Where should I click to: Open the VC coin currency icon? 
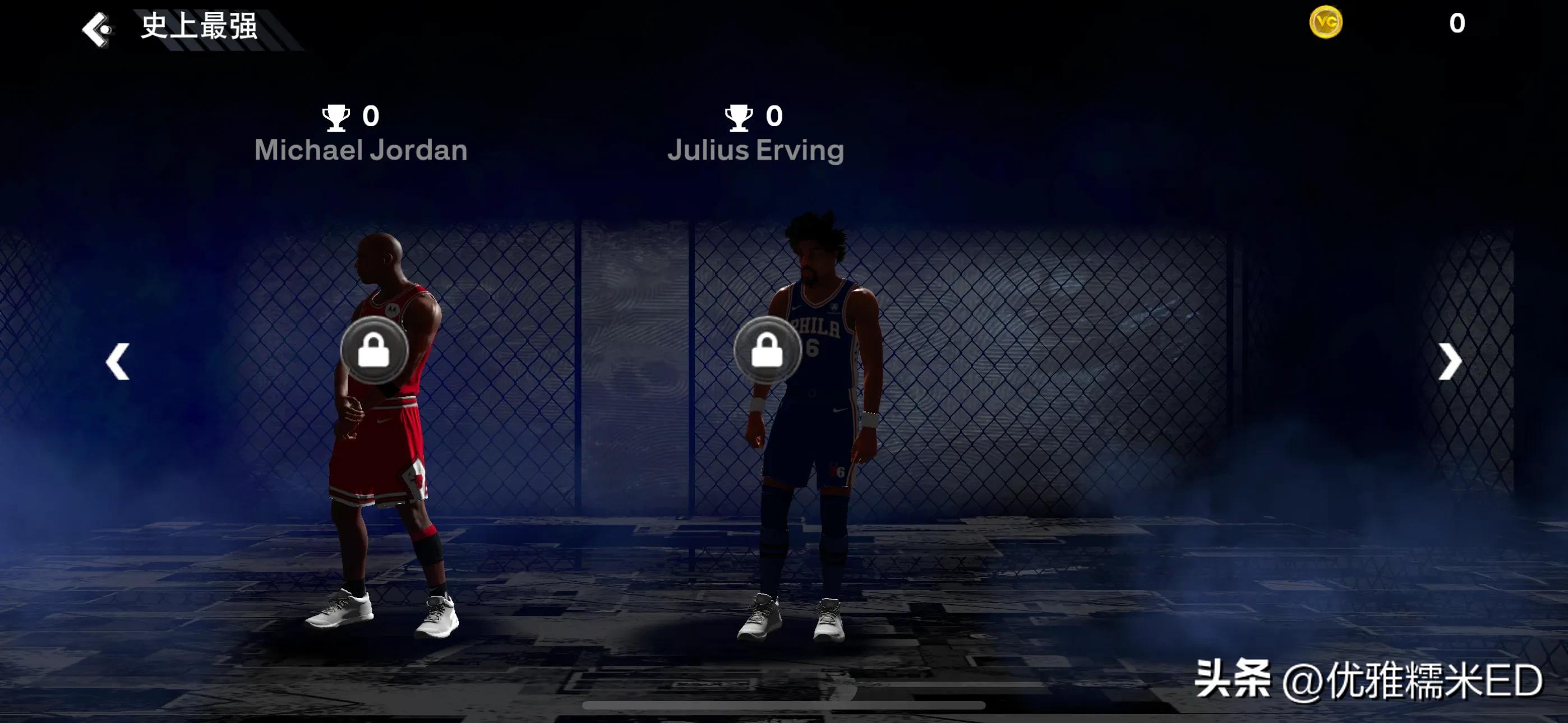click(1326, 23)
